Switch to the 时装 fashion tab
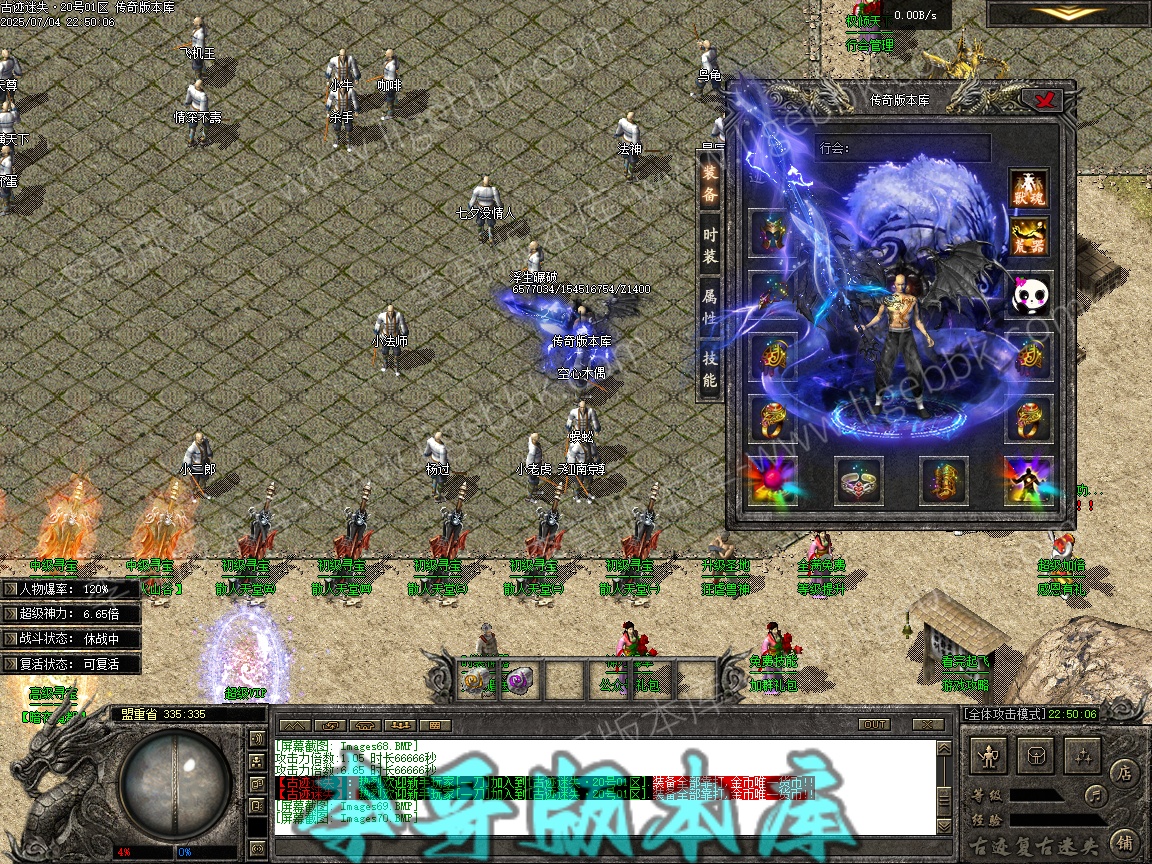Screen dimensions: 1152x864 pyautogui.click(x=709, y=245)
